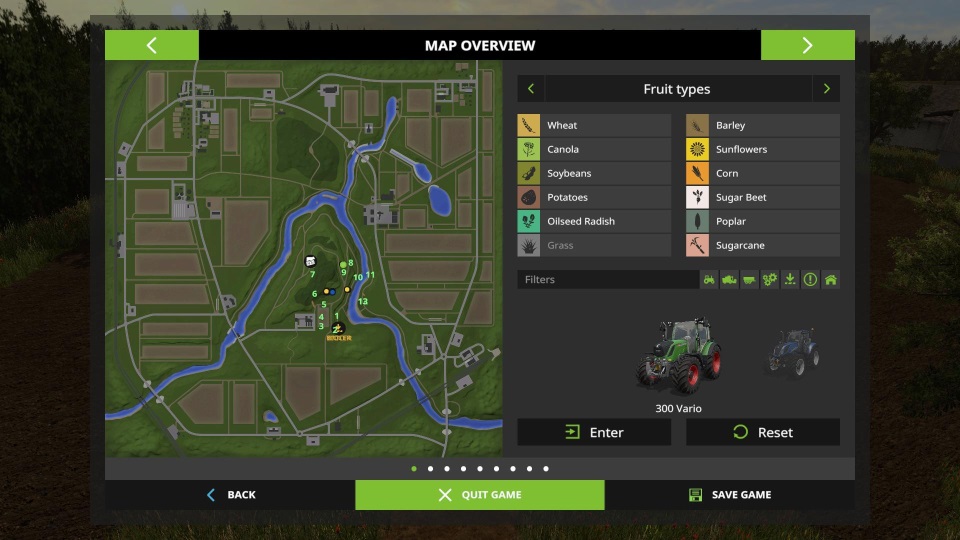This screenshot has width=960, height=540.
Task: Go to the previous menu page arrow
Action: 152,45
